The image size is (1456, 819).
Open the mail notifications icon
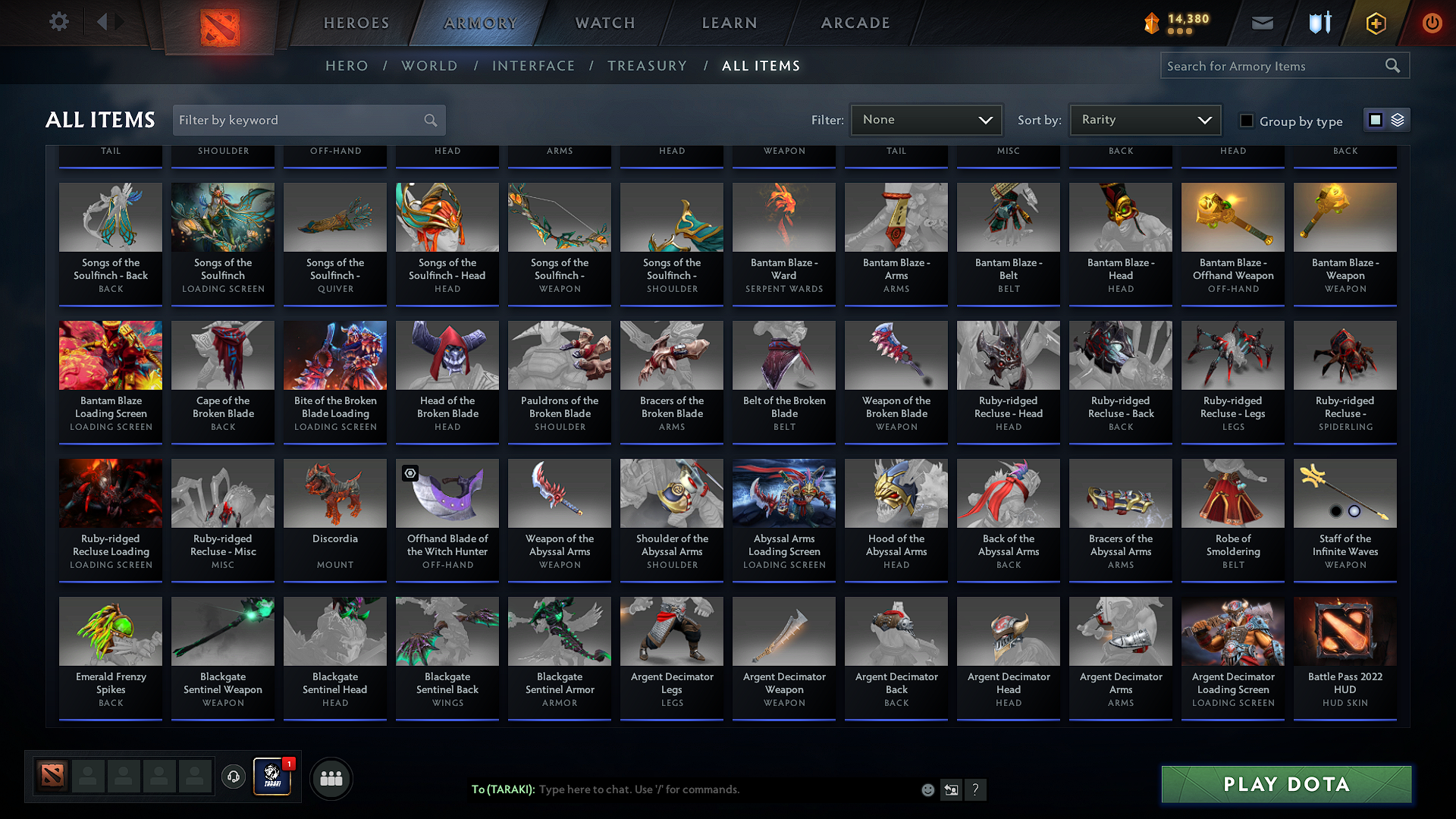click(x=1261, y=23)
